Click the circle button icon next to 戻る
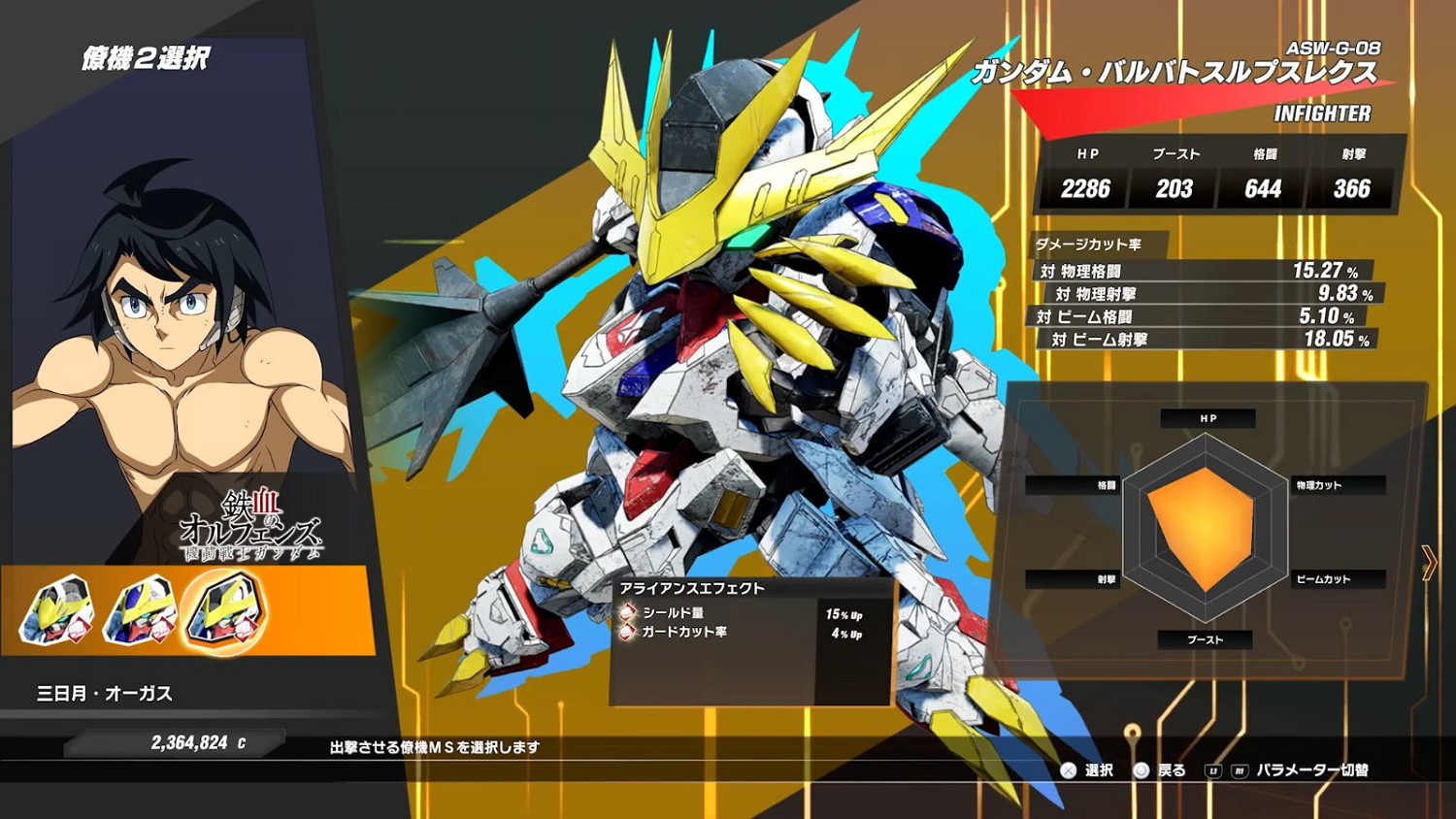Image resolution: width=1456 pixels, height=819 pixels. pyautogui.click(x=1142, y=769)
